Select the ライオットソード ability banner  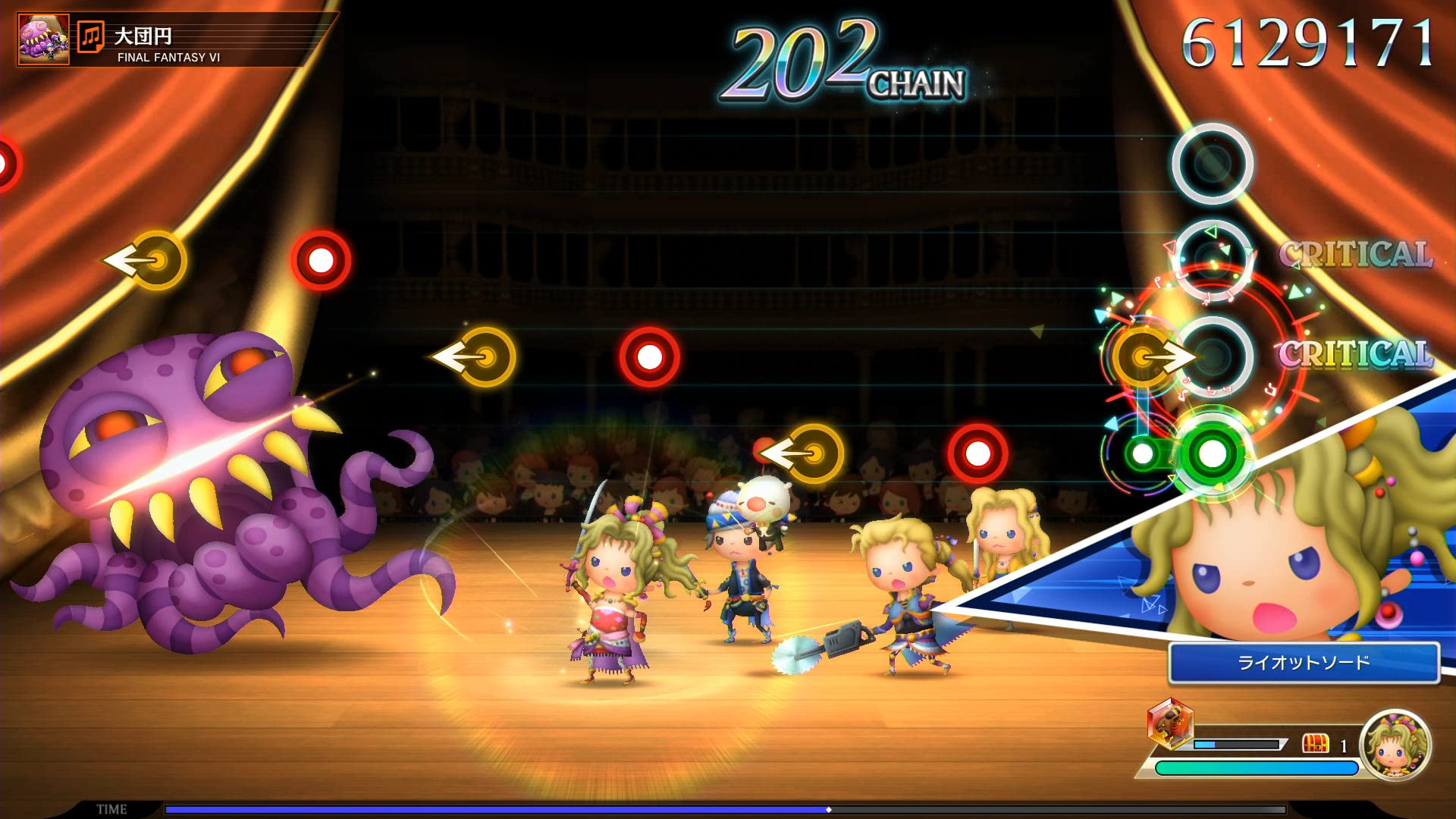click(x=1303, y=663)
